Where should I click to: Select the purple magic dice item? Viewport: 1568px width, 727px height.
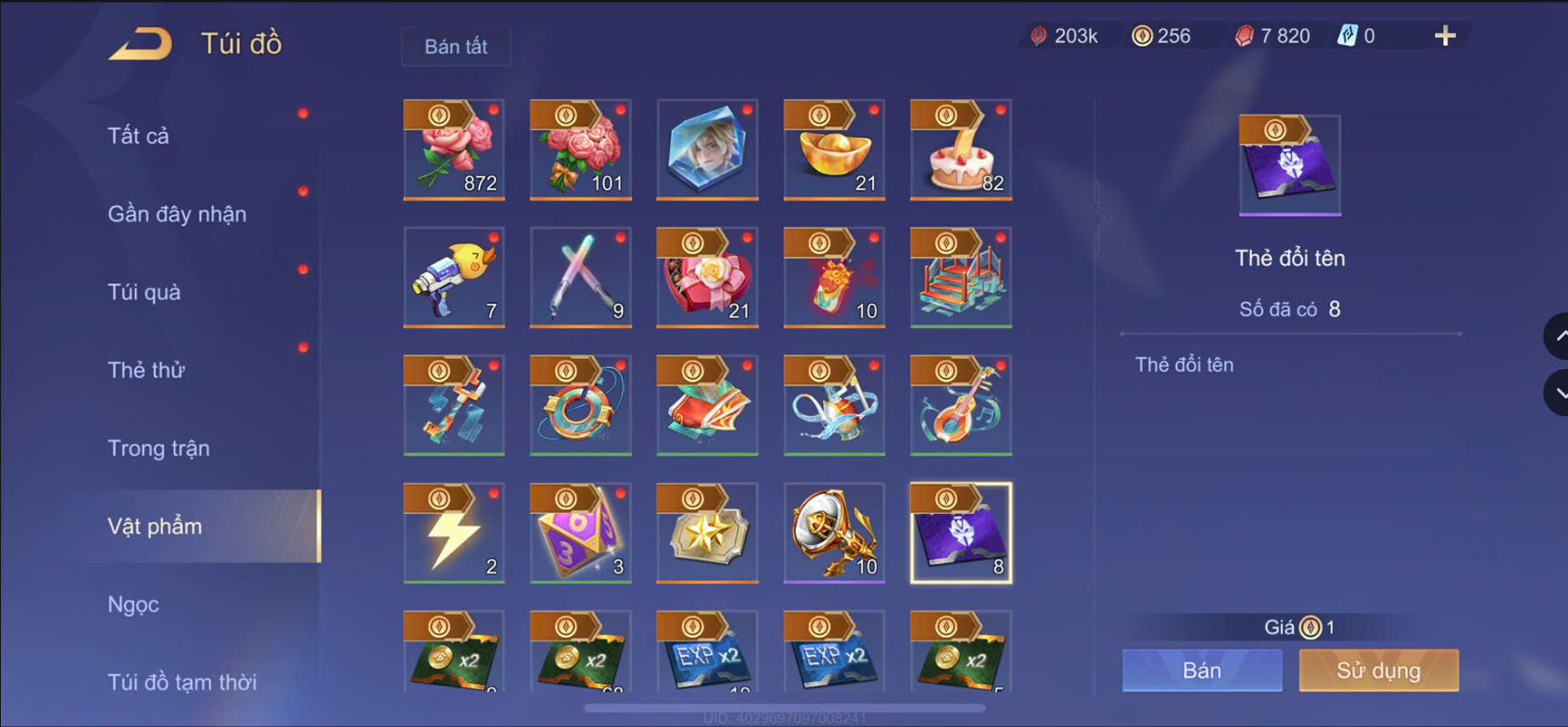581,534
